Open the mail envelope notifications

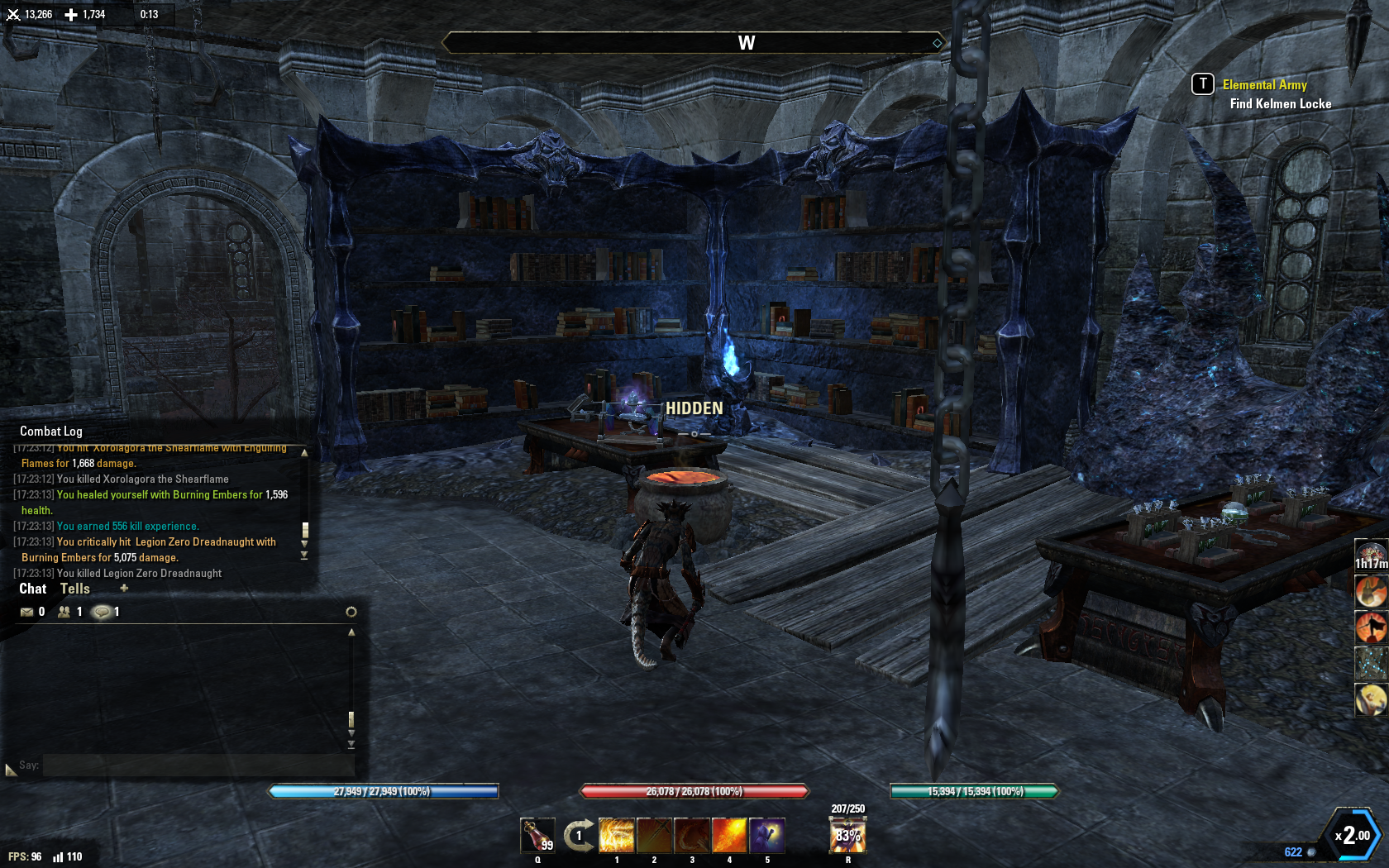(x=27, y=612)
